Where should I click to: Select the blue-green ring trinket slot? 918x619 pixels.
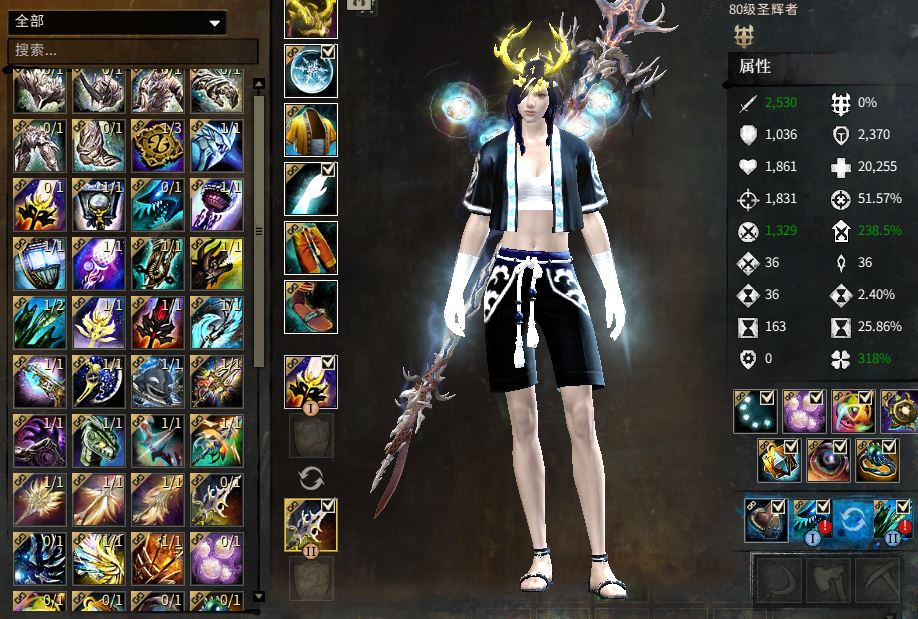pos(877,460)
